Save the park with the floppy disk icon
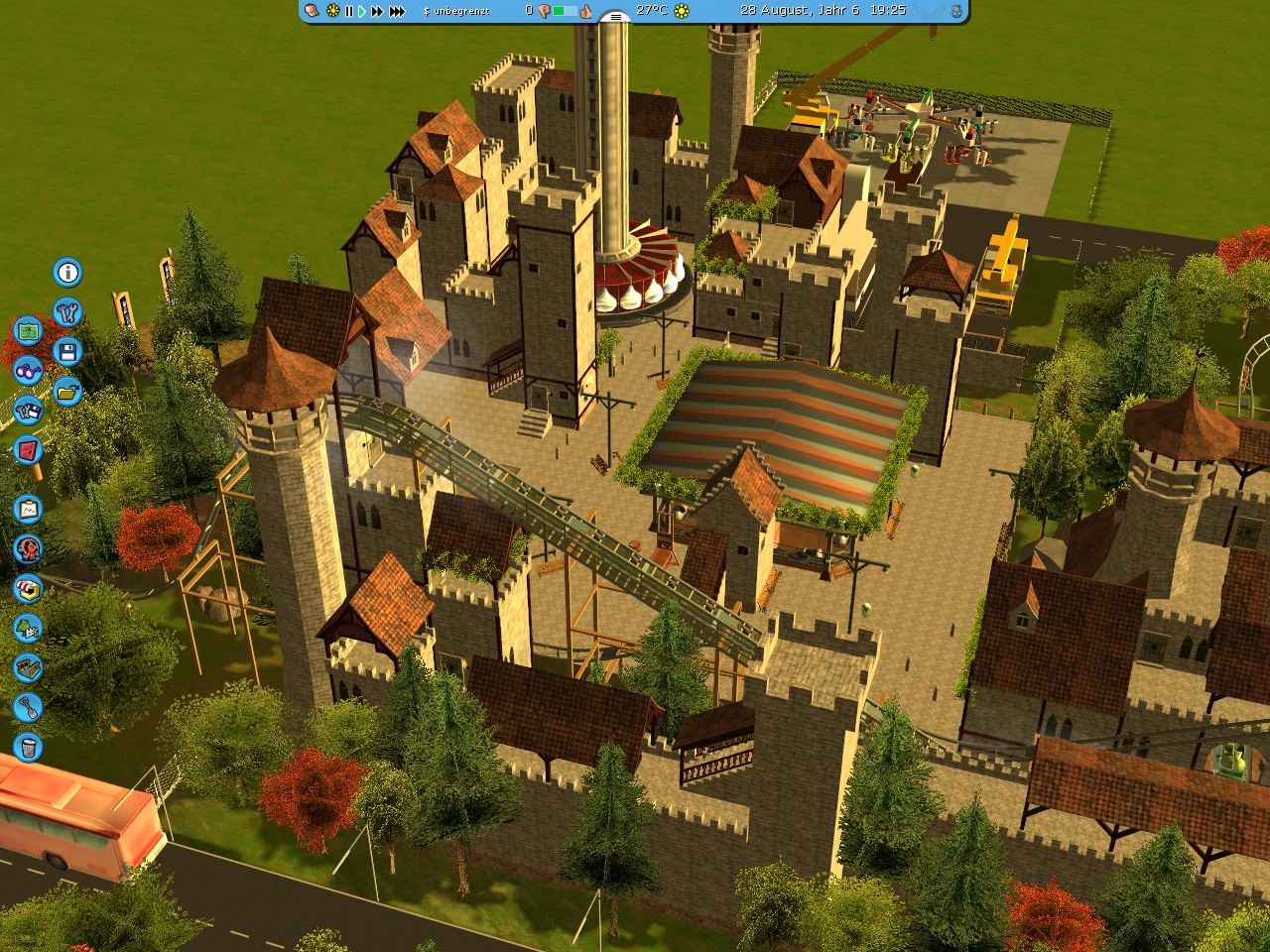 67,352
